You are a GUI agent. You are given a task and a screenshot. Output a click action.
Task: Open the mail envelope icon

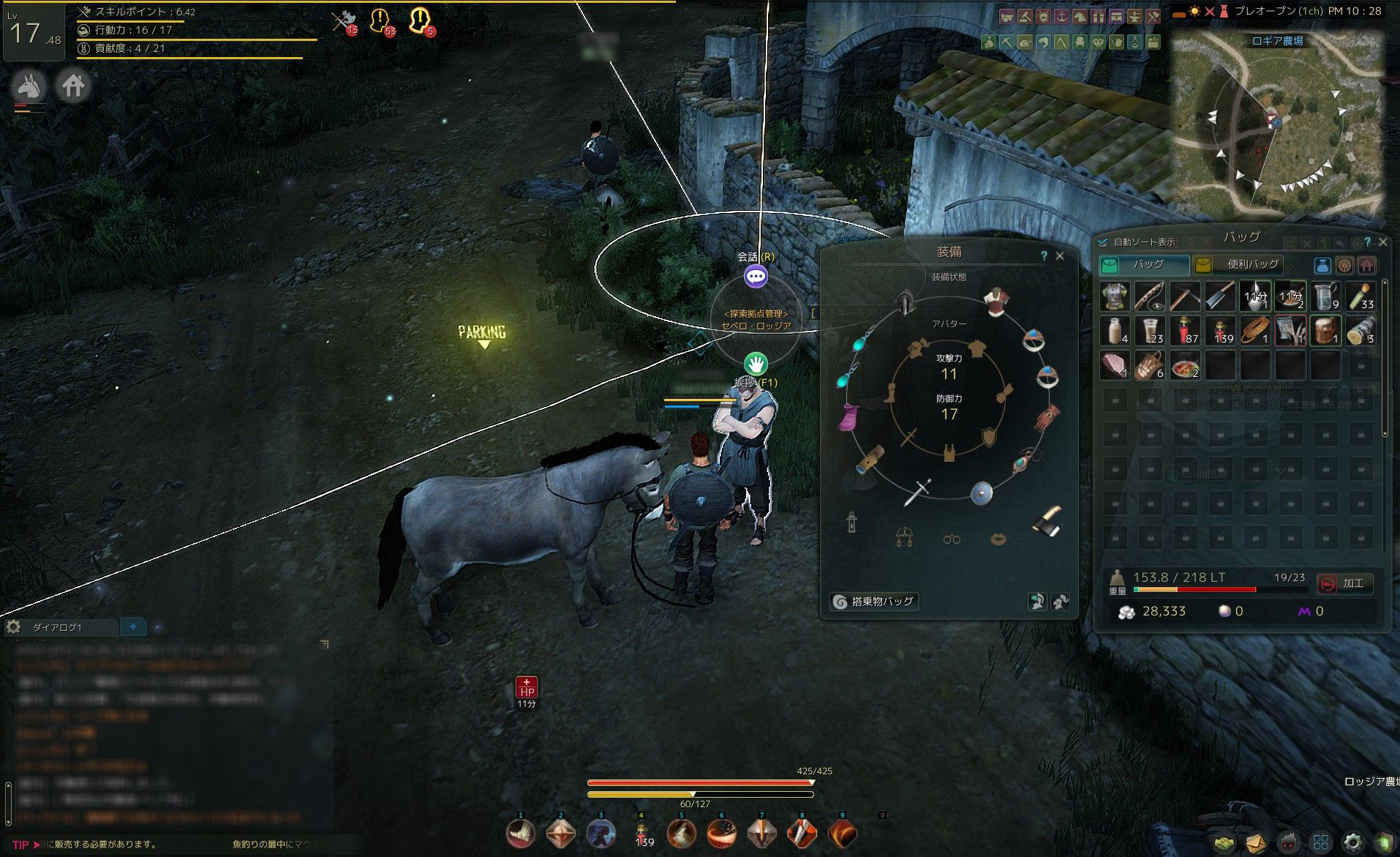pos(1256,842)
